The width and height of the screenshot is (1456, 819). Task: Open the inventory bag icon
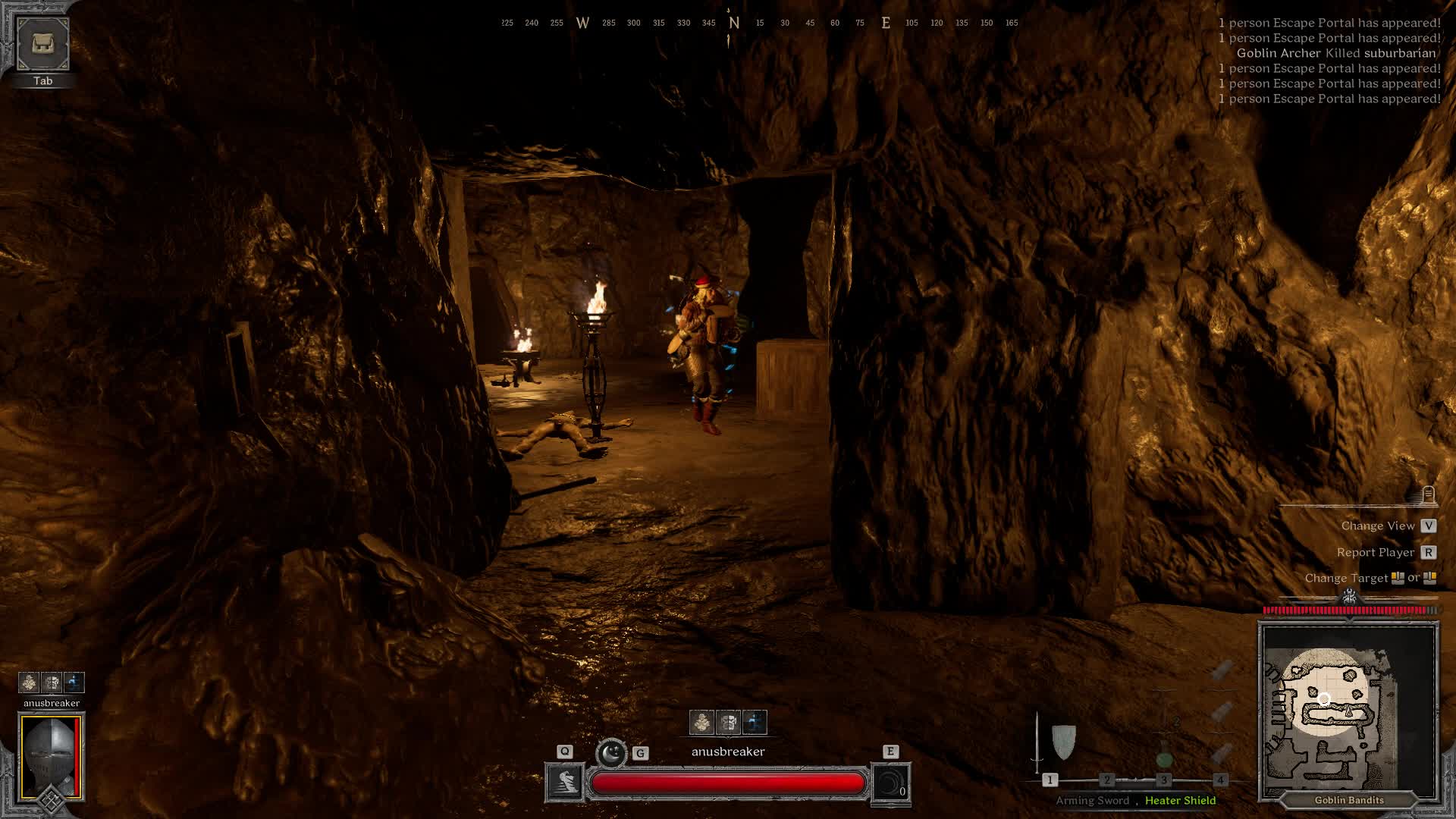pyautogui.click(x=43, y=44)
